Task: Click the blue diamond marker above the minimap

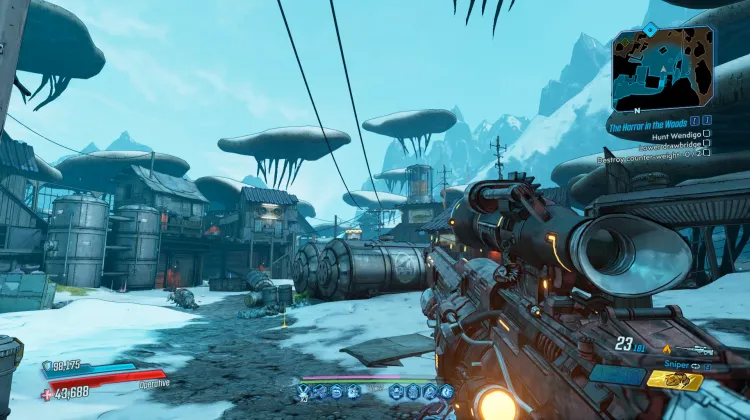Action: [649, 30]
